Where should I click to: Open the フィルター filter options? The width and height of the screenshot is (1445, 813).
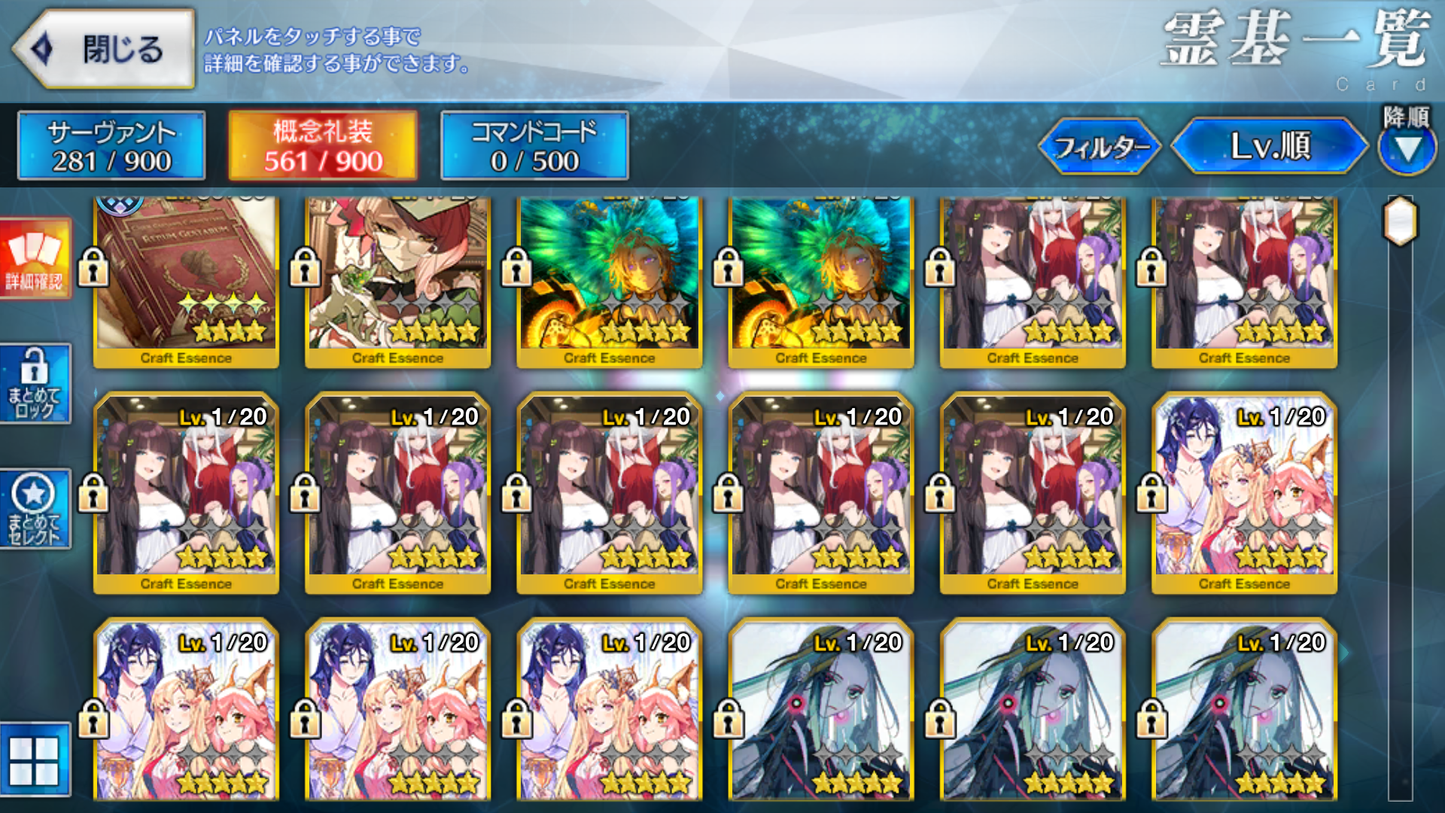click(x=1100, y=147)
